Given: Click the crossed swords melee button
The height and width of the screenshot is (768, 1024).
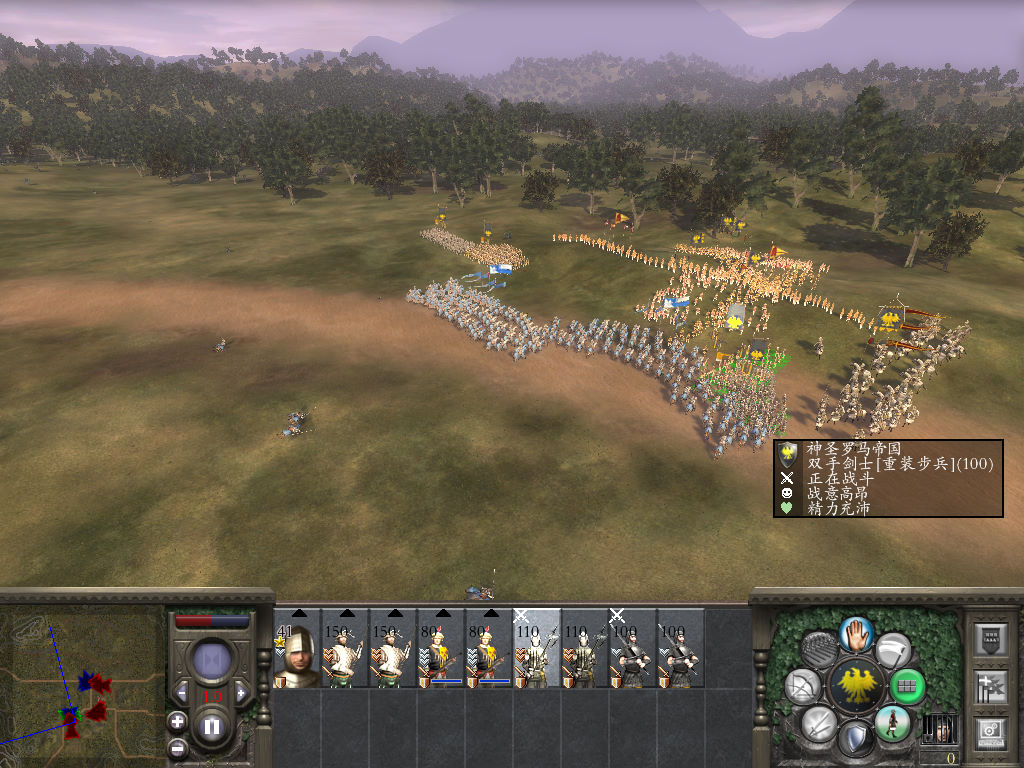Looking at the screenshot, I should [x=819, y=724].
